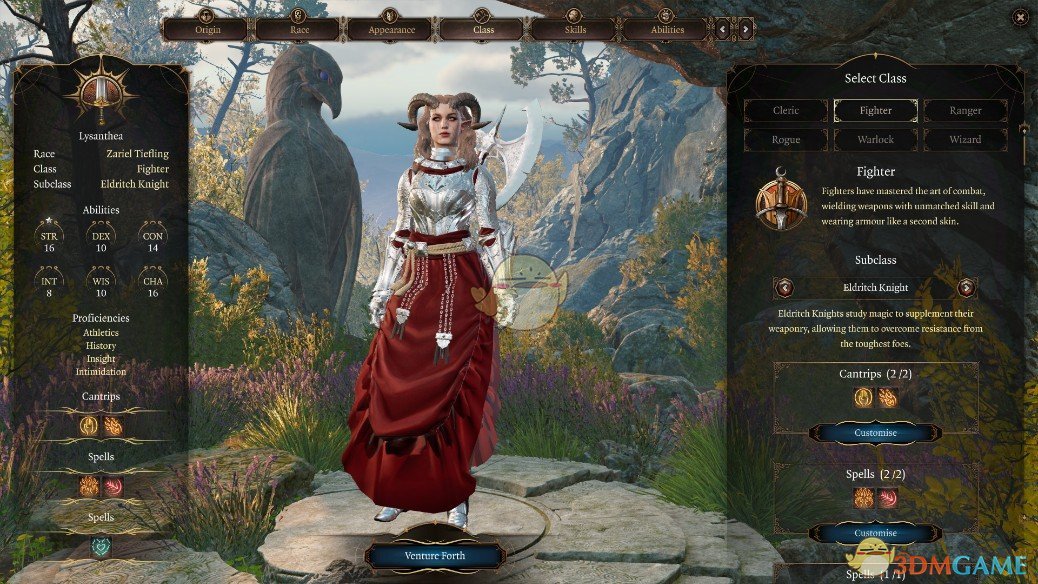
Task: Select the Warlock class
Action: [875, 140]
